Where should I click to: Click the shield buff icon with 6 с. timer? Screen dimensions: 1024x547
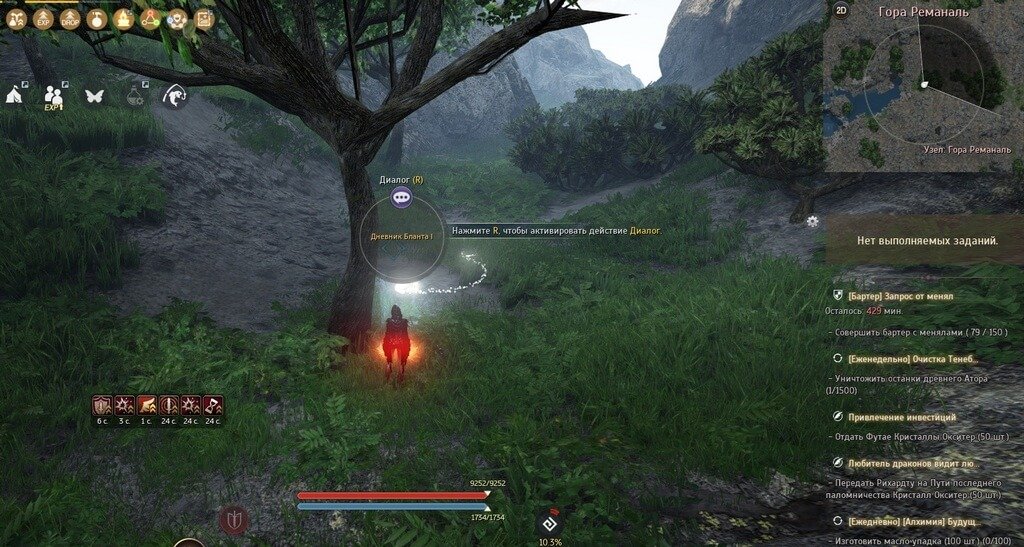(x=102, y=406)
